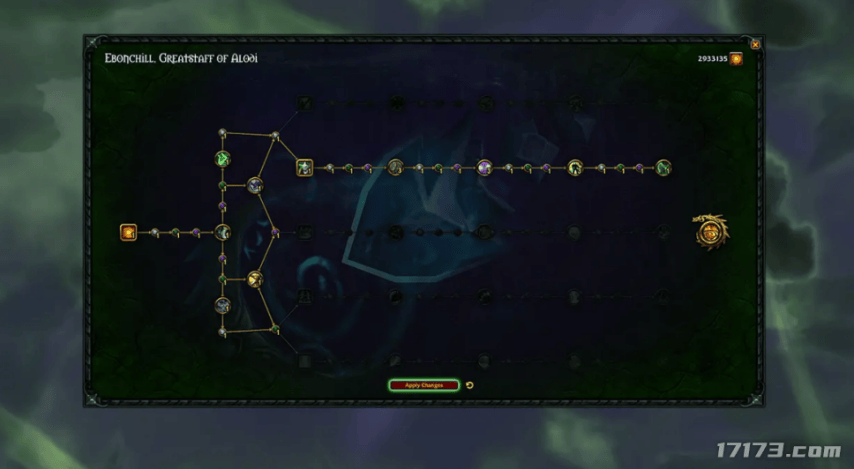Choose the square-framed trait starting the upper row
The height and width of the screenshot is (469, 854).
coord(305,167)
